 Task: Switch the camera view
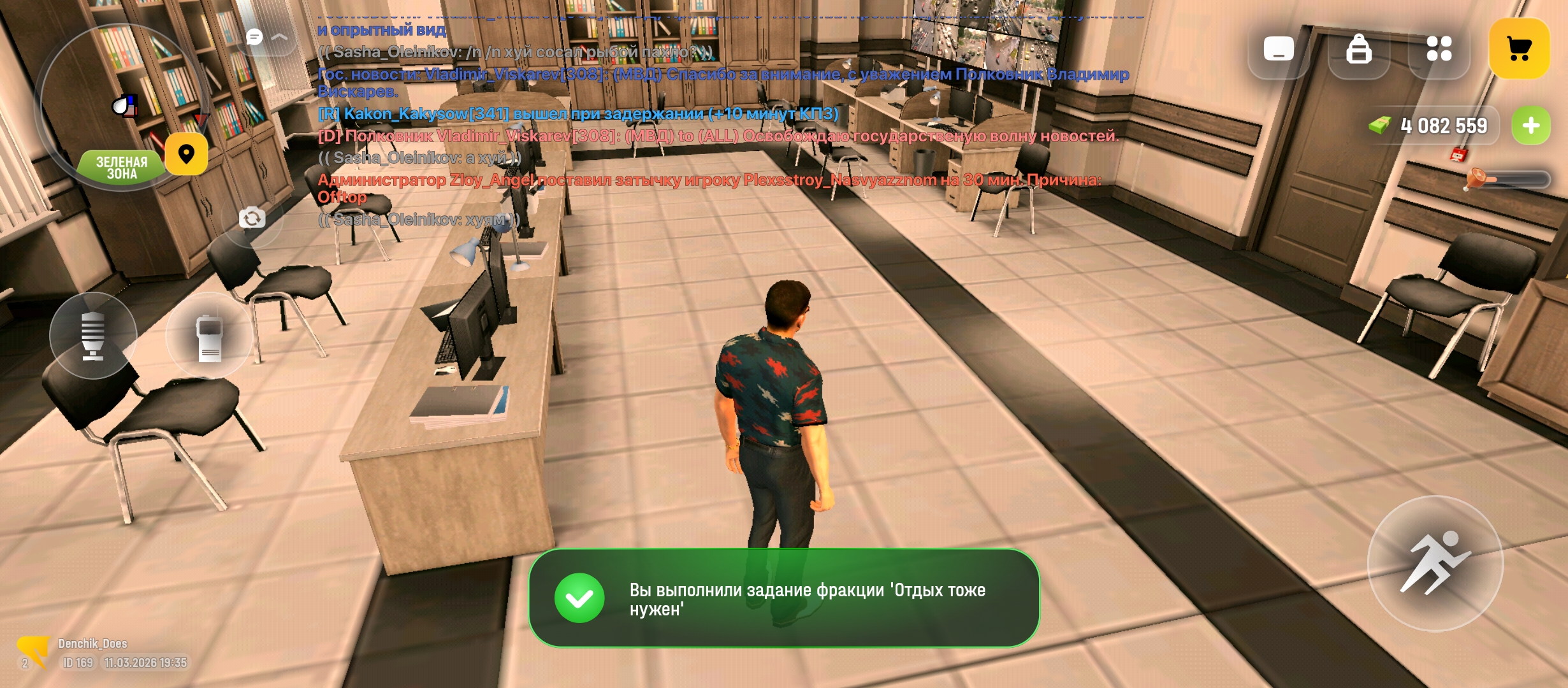[x=252, y=219]
